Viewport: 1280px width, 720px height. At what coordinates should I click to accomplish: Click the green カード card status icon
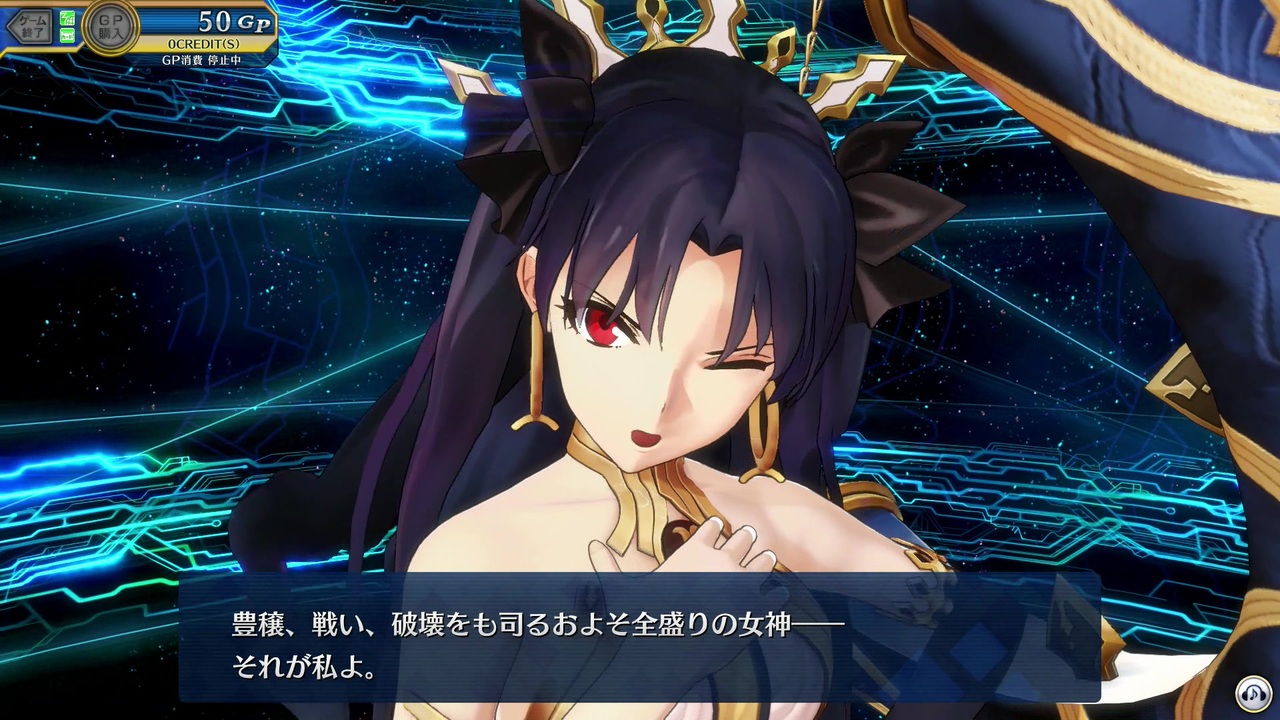point(66,33)
